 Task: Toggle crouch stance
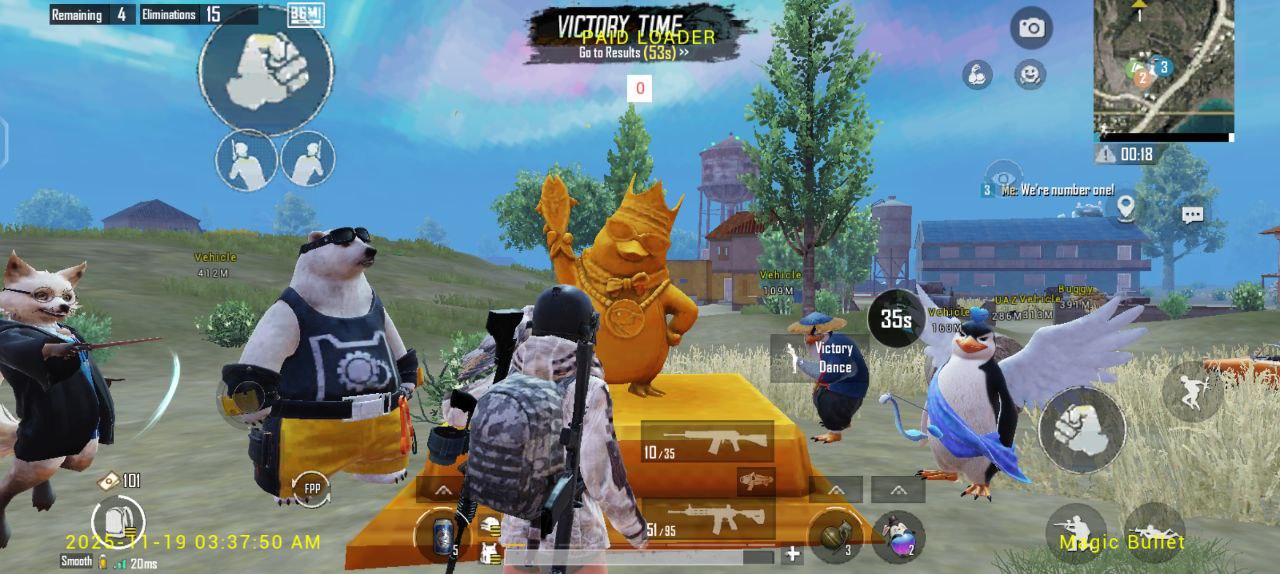click(x=1075, y=532)
